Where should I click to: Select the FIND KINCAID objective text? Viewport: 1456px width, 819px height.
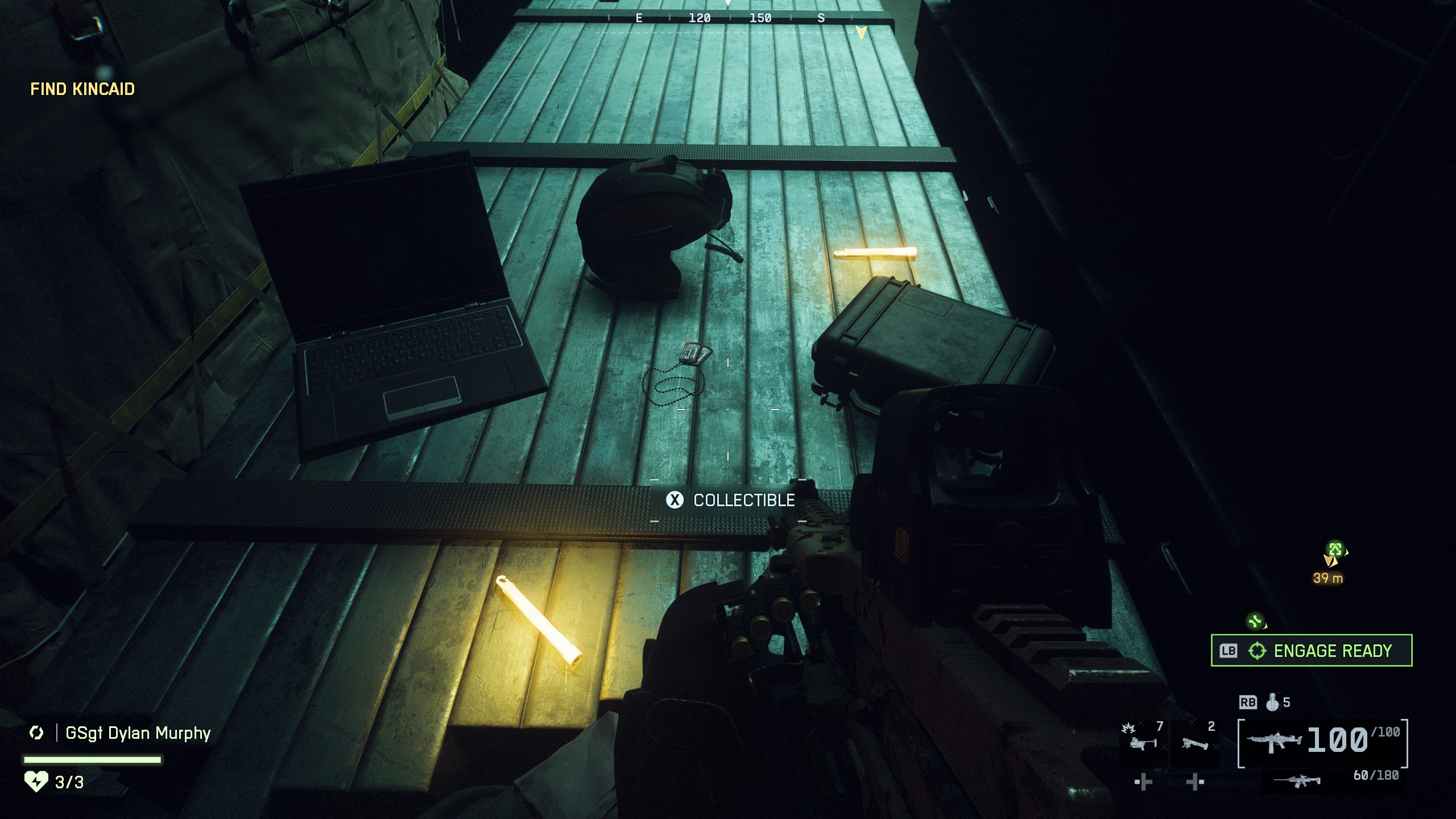click(x=83, y=89)
